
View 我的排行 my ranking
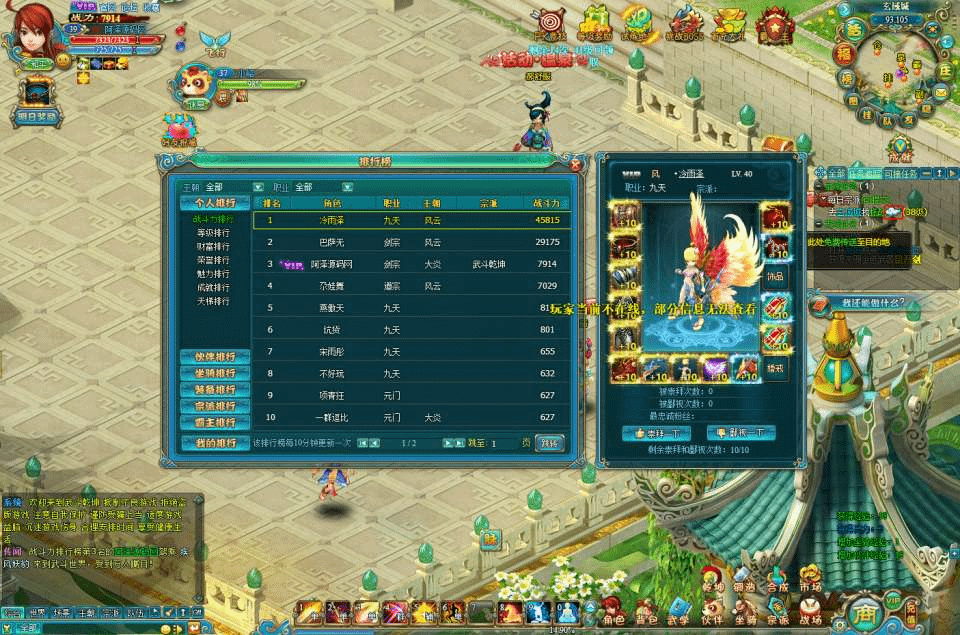(215, 443)
